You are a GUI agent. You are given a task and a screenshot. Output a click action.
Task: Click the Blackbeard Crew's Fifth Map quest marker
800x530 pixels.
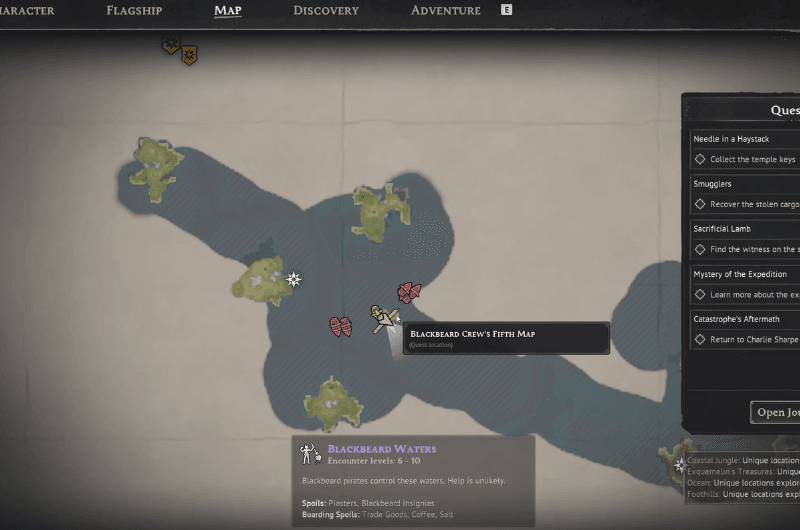[x=381, y=321]
